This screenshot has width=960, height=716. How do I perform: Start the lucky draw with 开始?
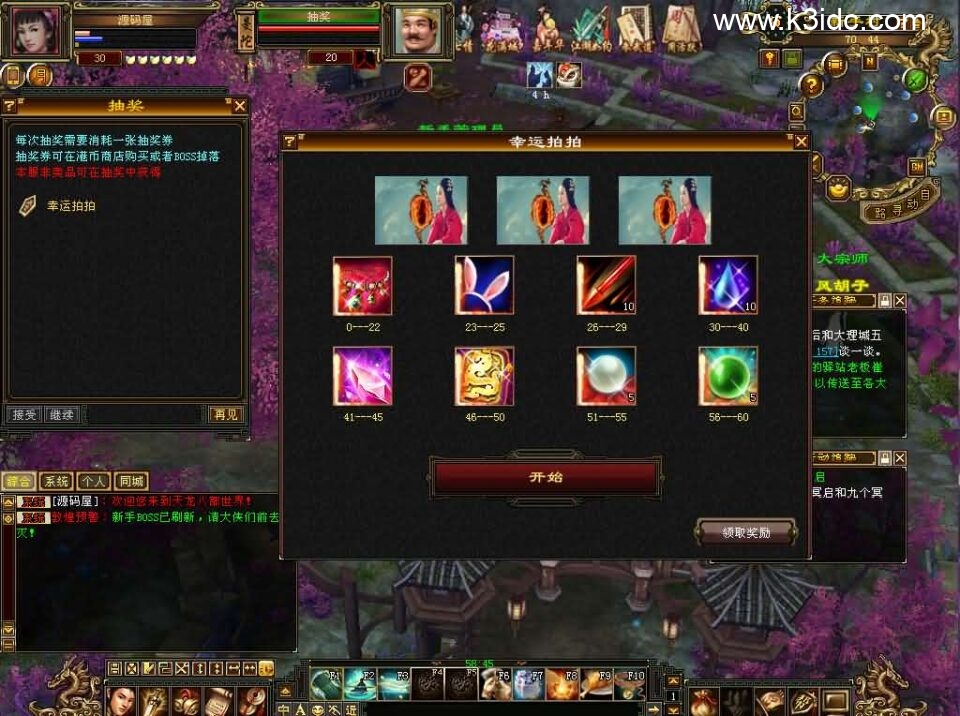coord(546,477)
